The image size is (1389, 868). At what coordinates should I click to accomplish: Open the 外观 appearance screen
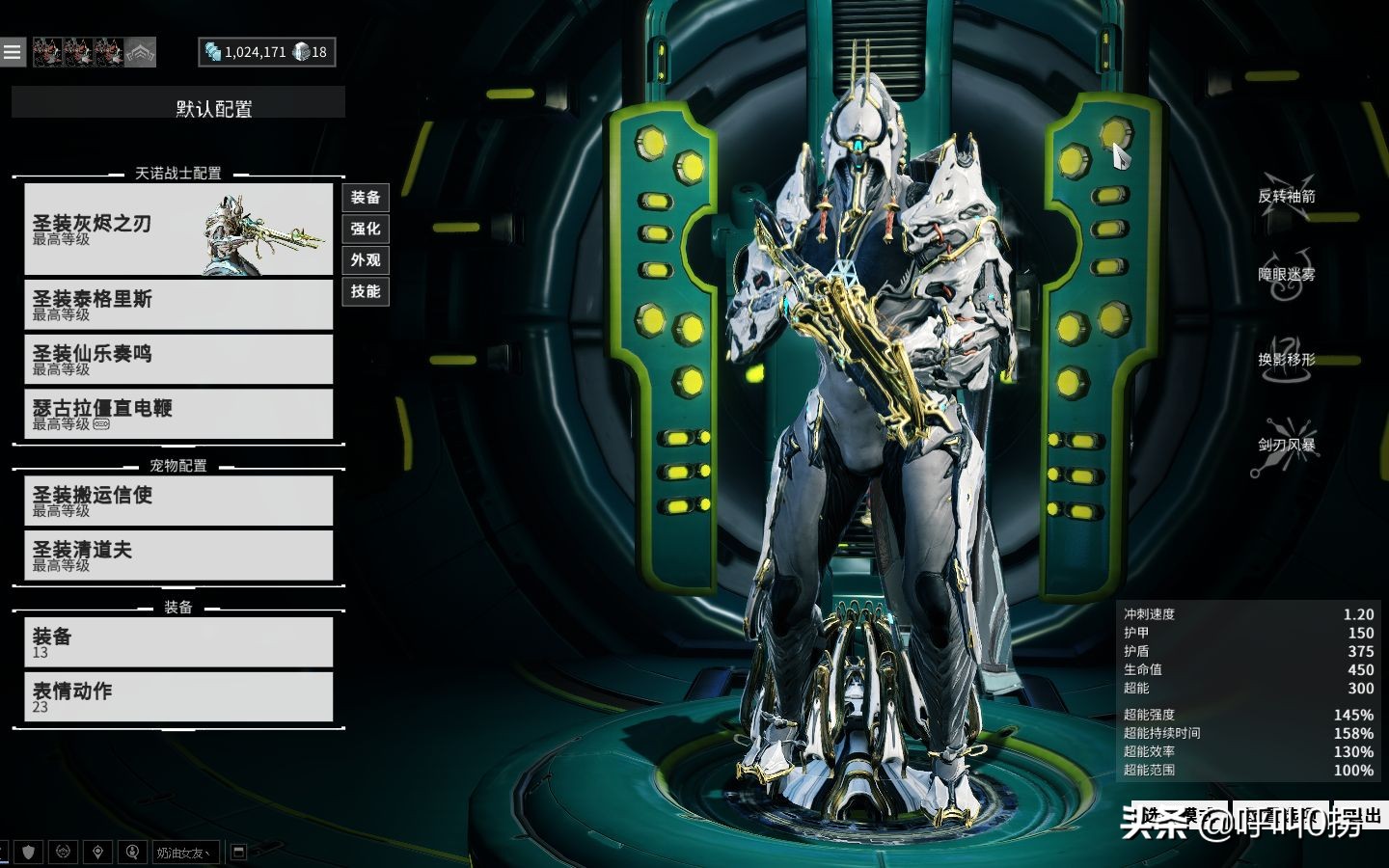366,260
